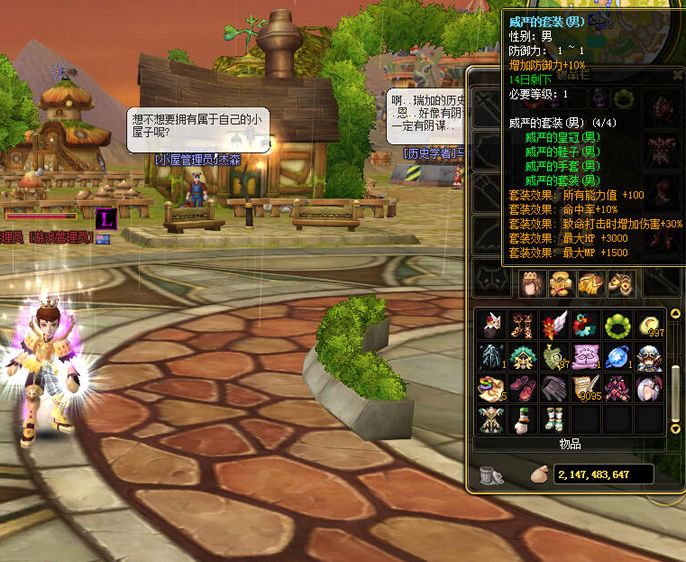Choose the purple cushion item
The width and height of the screenshot is (686, 562).
point(586,356)
